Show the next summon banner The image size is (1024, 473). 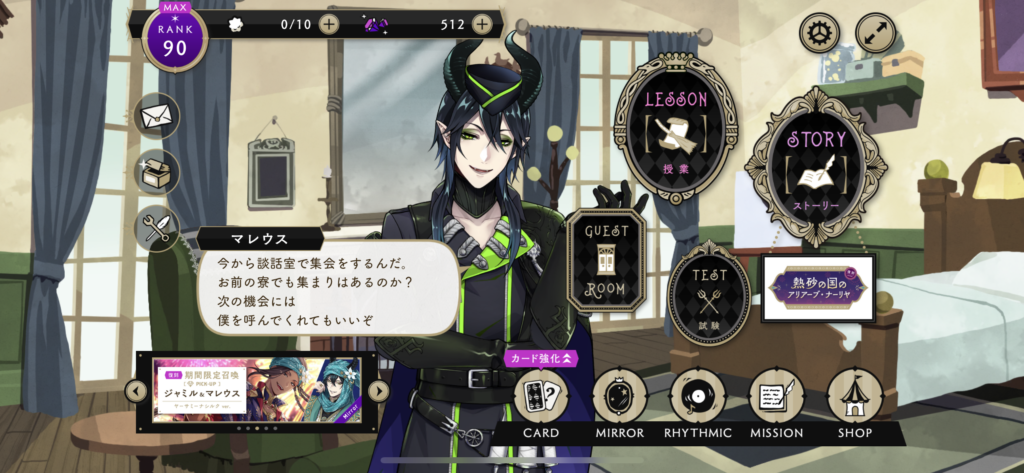[x=378, y=391]
